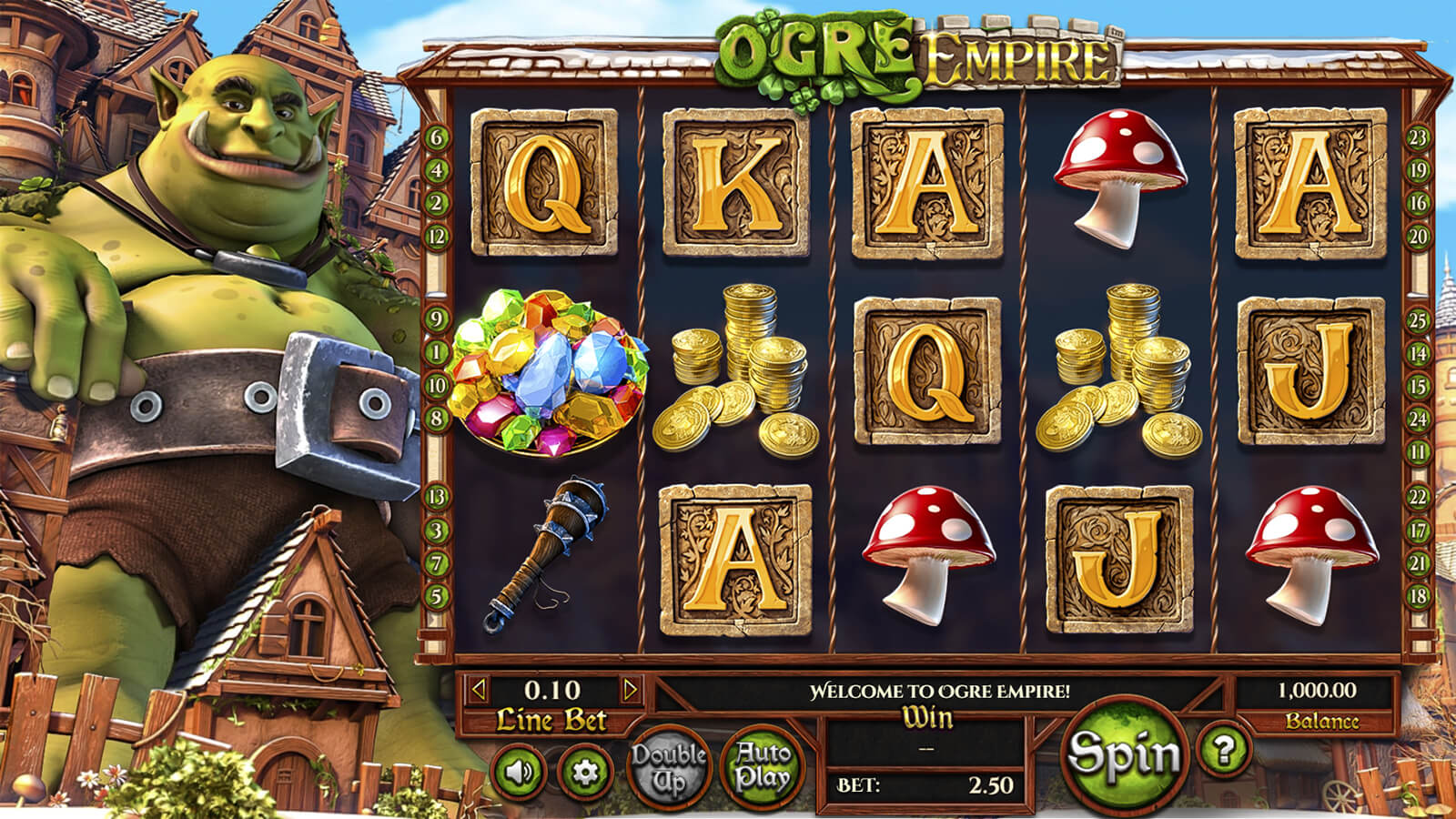Activate the Auto Play button
The height and width of the screenshot is (819, 1456).
[763, 766]
